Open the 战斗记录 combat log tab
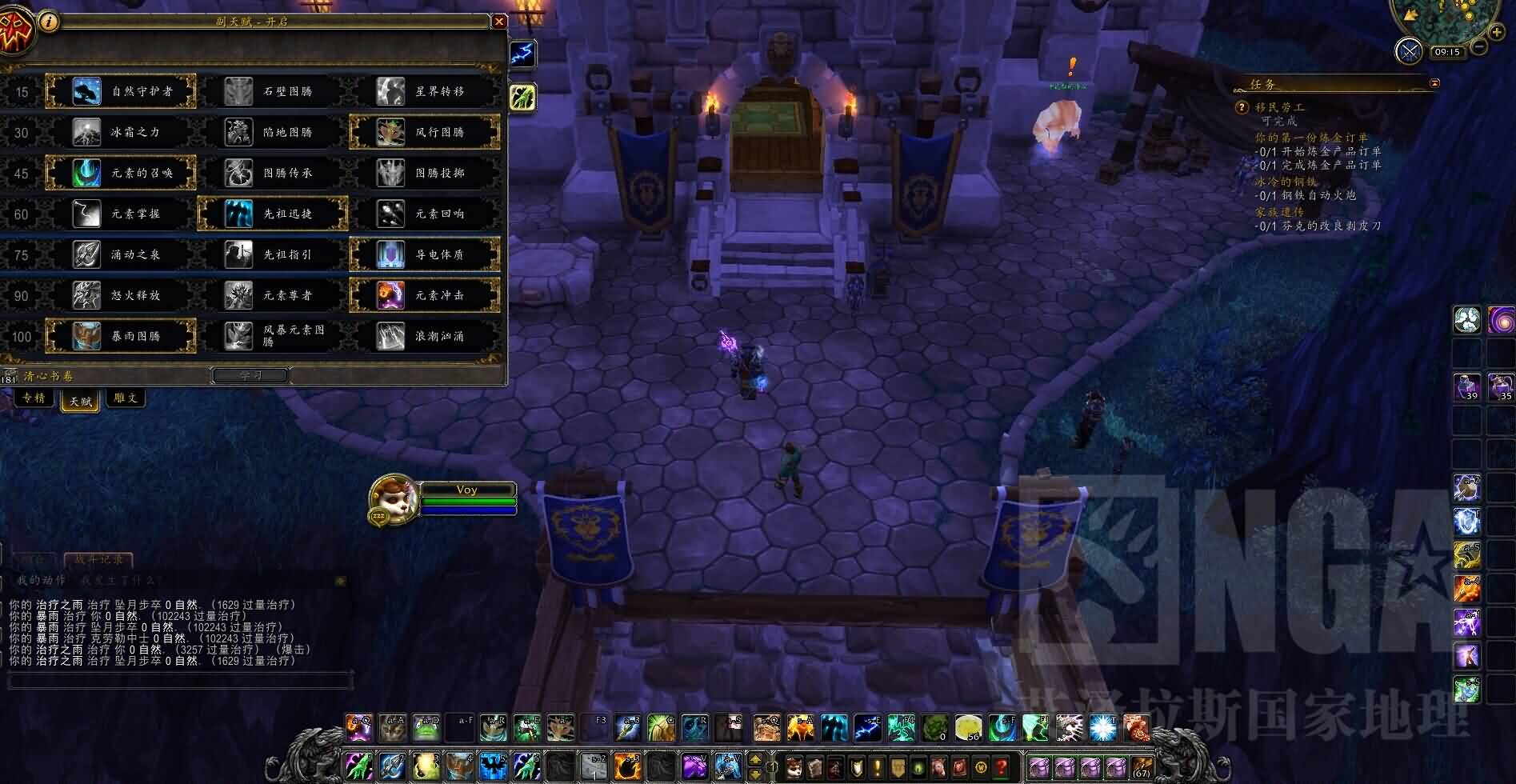The height and width of the screenshot is (784, 1516). click(x=99, y=560)
